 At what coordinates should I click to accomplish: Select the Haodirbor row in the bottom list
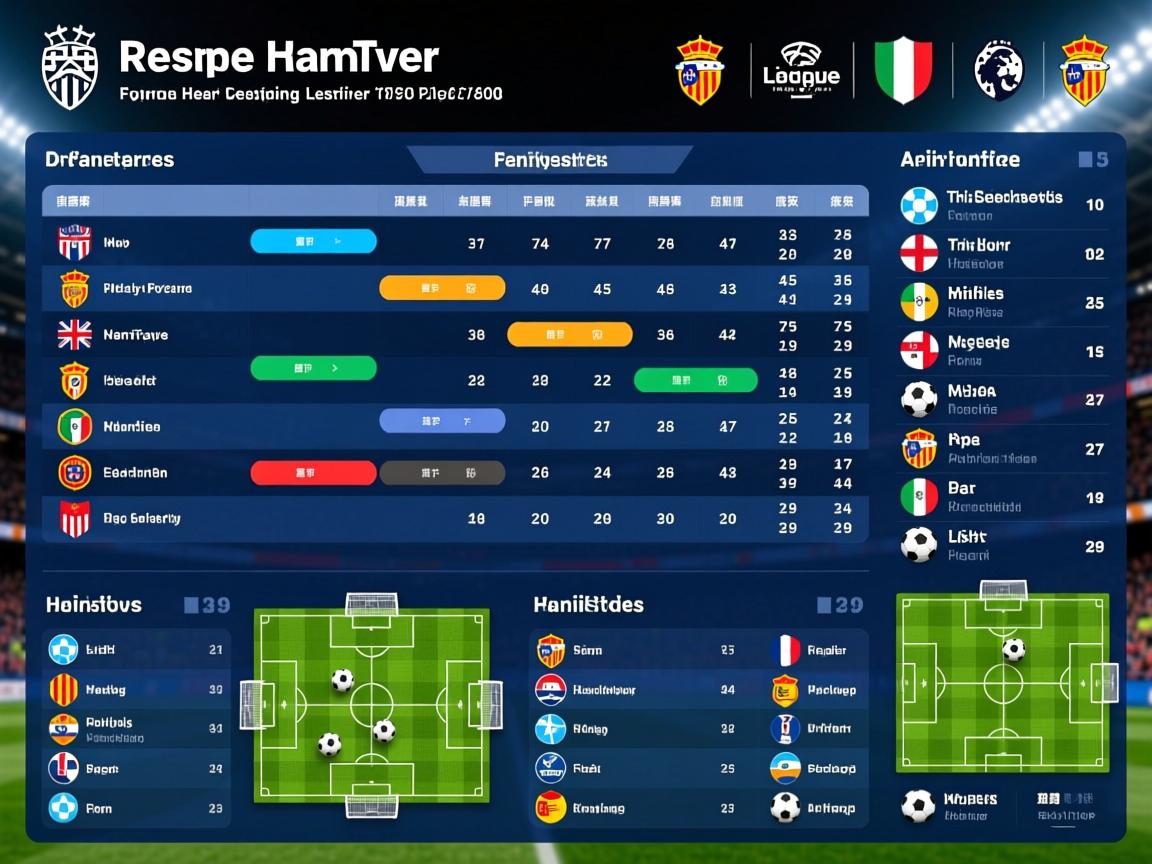coord(604,690)
